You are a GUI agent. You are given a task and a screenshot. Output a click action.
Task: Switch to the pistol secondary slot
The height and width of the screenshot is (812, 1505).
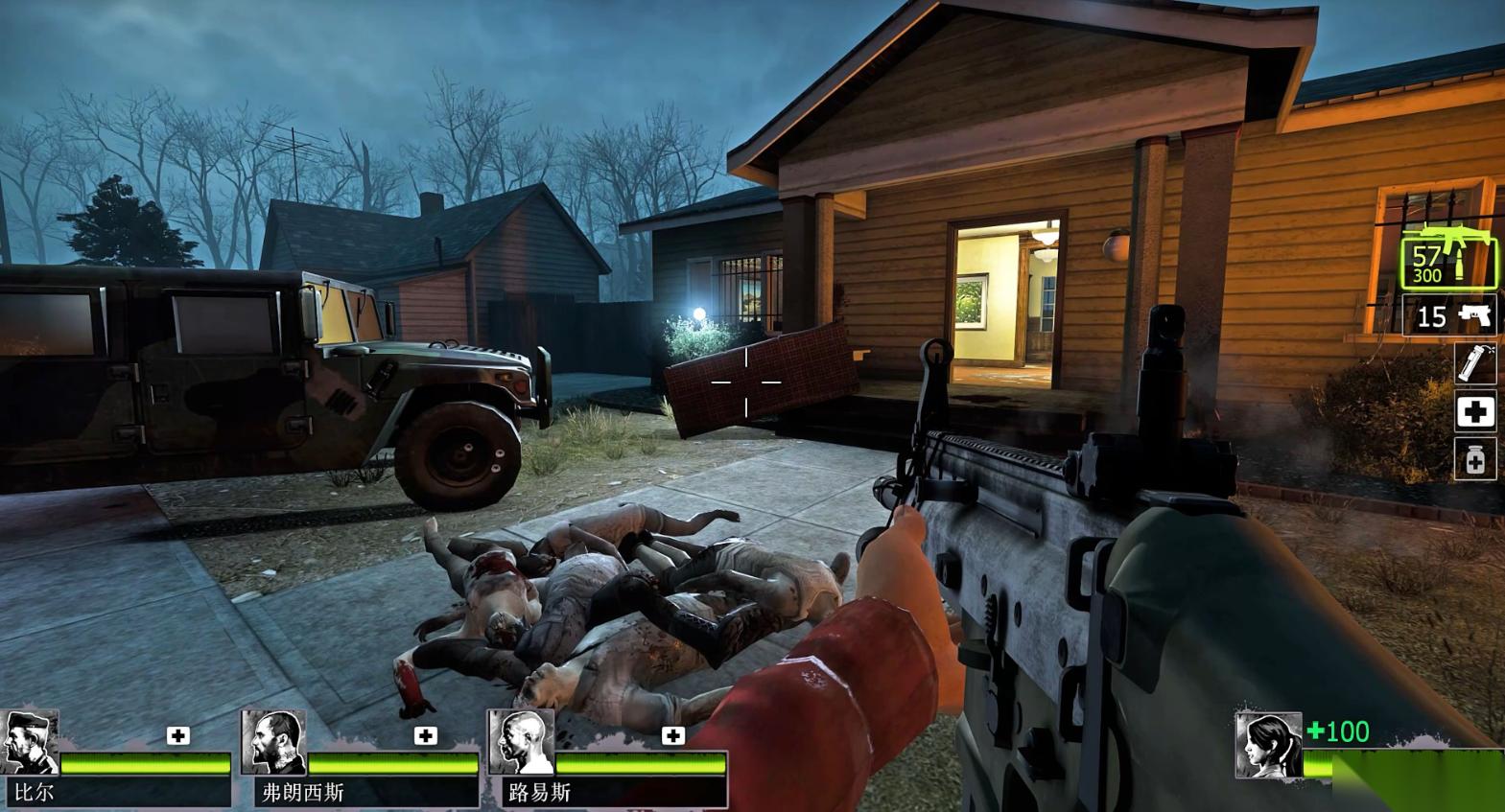tap(1452, 315)
